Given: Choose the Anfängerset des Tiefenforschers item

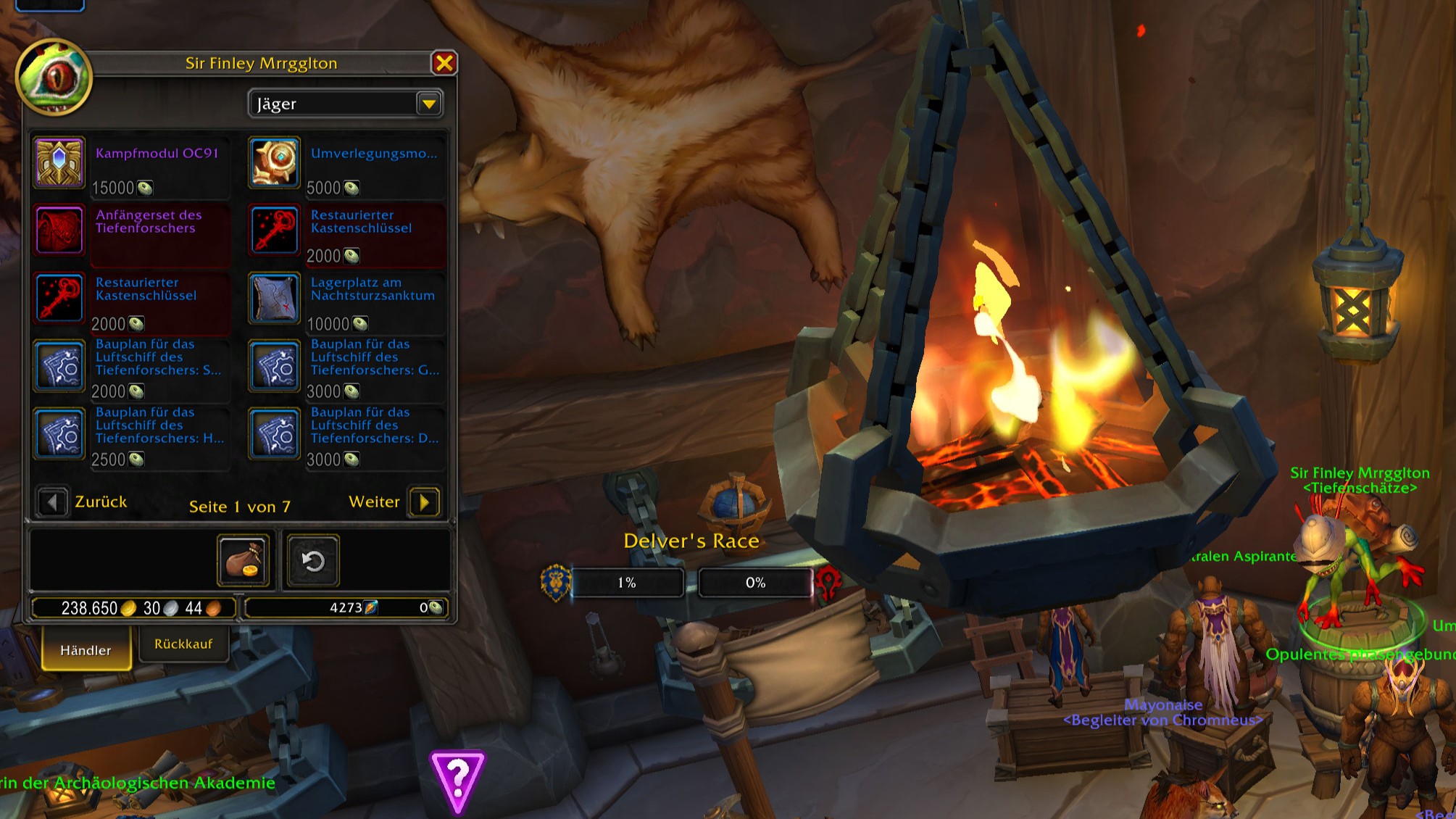Looking at the screenshot, I should click(59, 231).
